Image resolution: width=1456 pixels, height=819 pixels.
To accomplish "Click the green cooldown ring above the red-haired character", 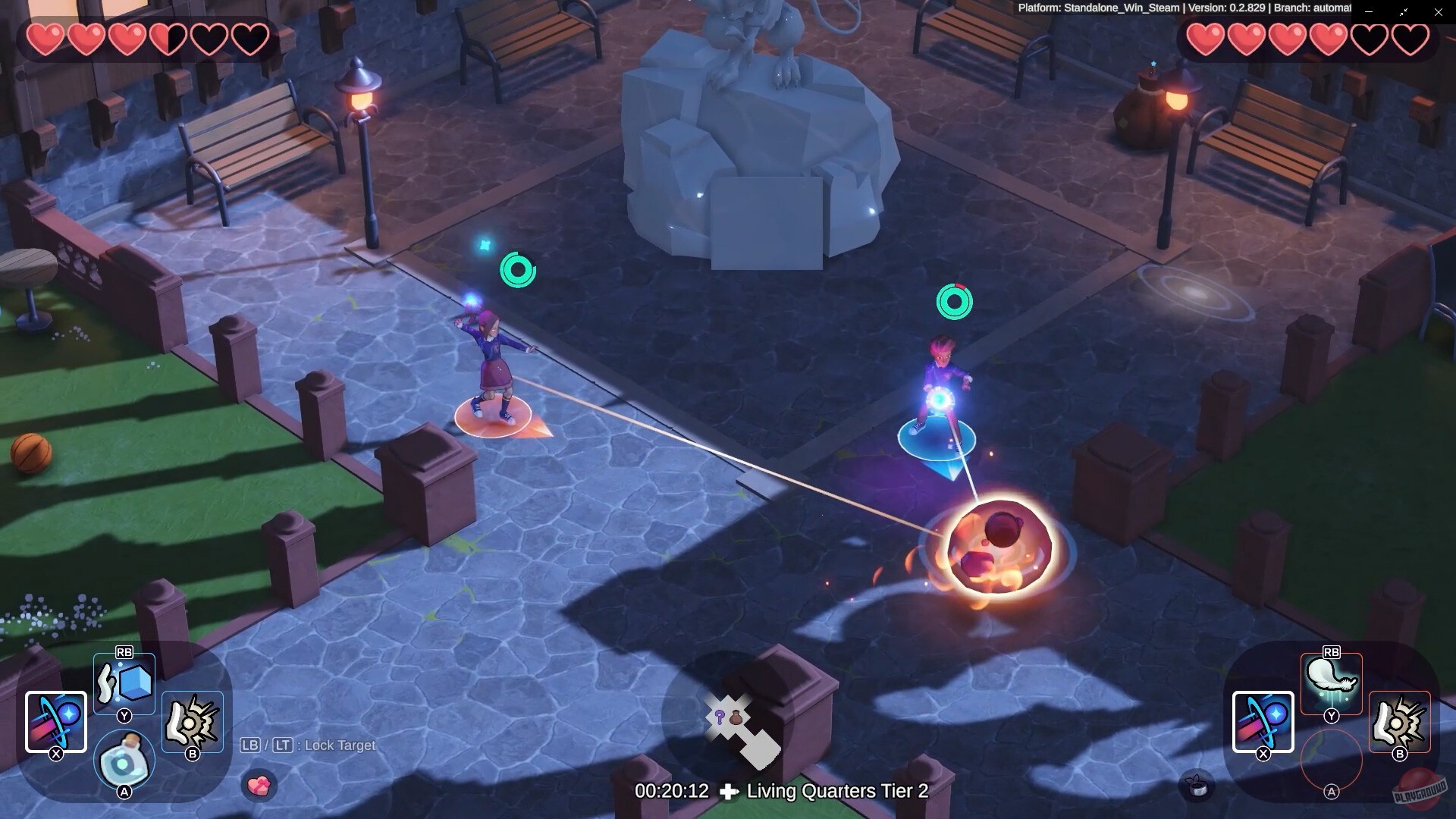I will coord(954,301).
